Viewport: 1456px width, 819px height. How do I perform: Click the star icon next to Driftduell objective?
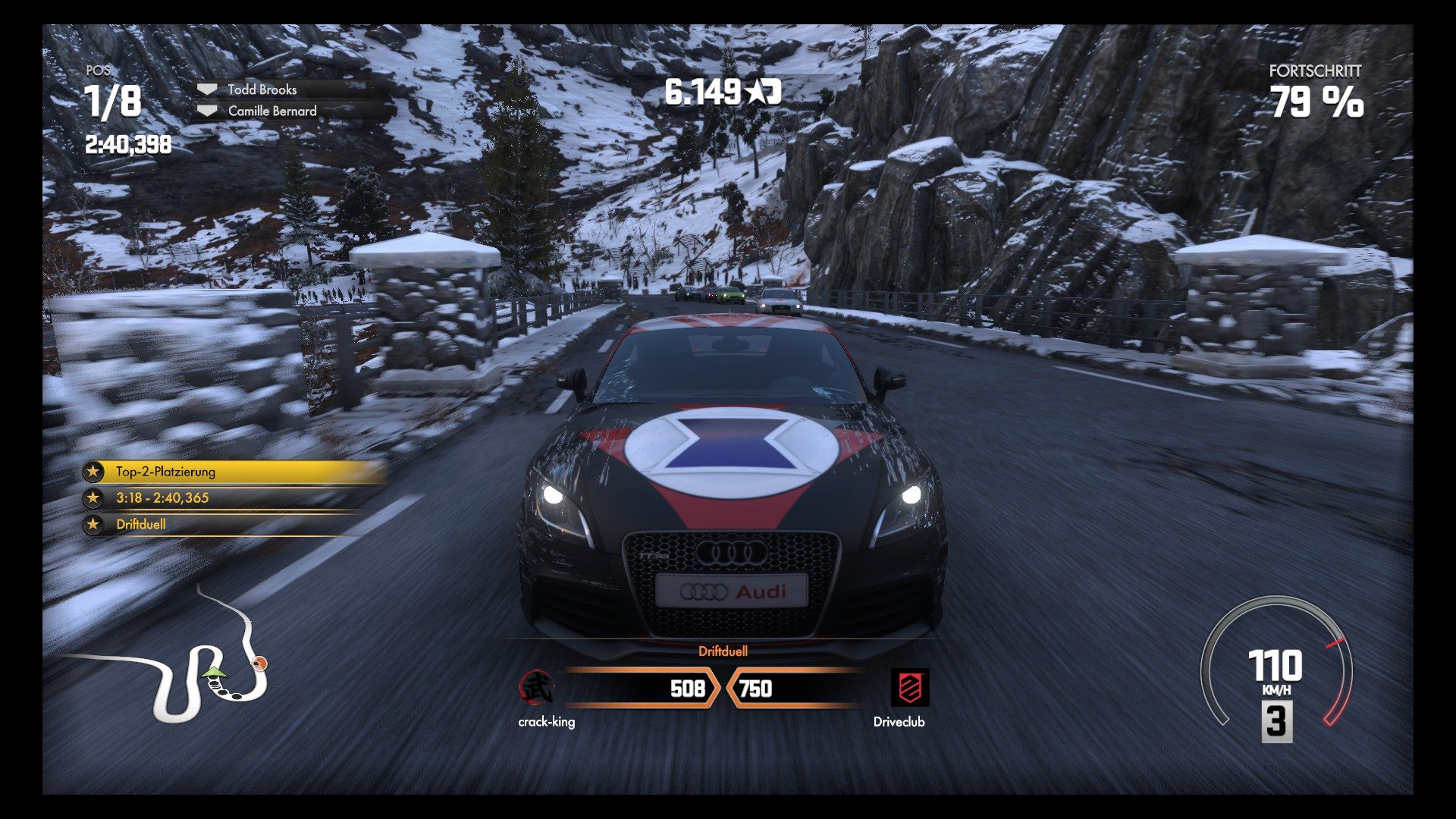(x=93, y=524)
